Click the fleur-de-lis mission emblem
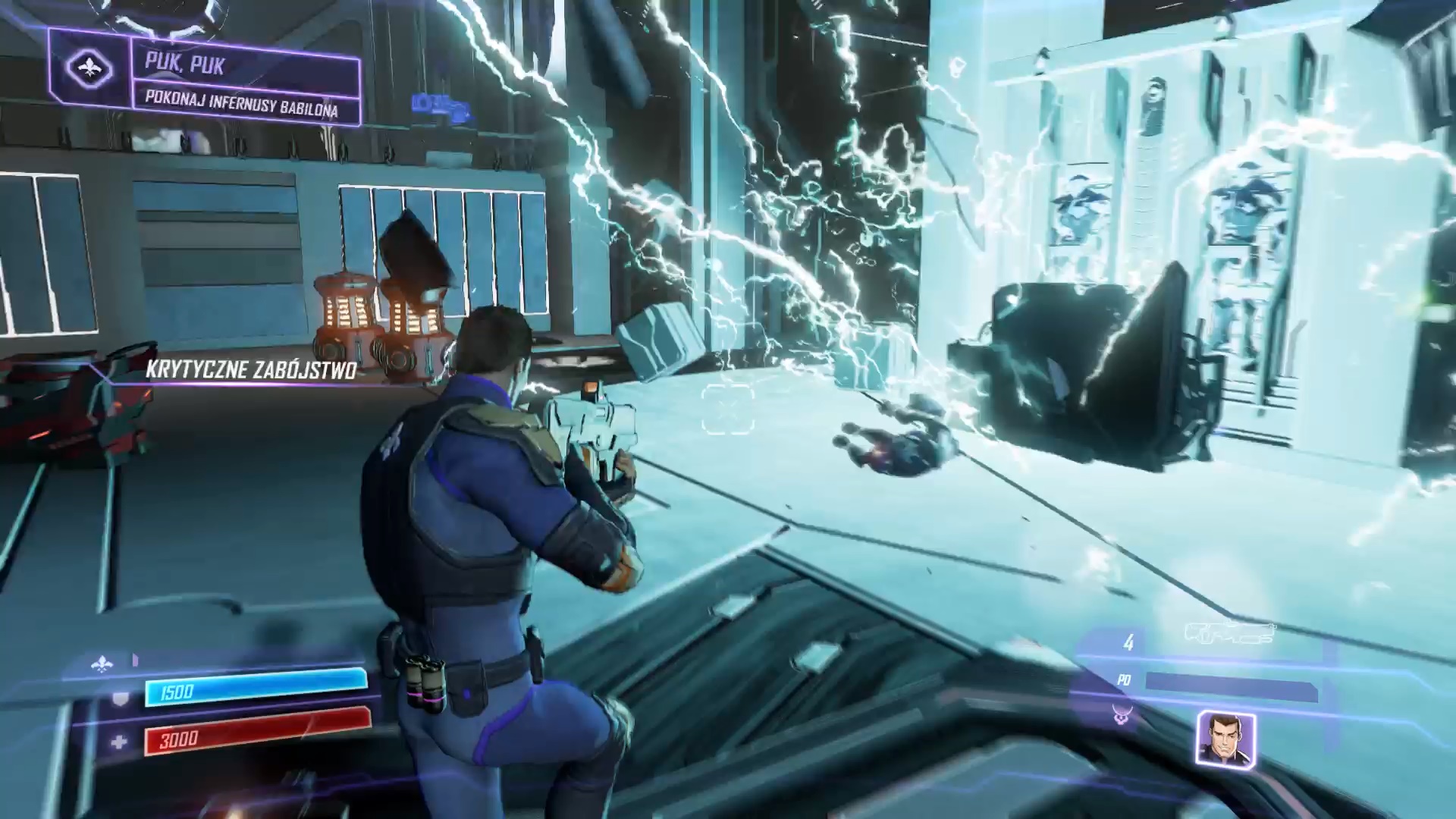1456x819 pixels. tap(89, 70)
